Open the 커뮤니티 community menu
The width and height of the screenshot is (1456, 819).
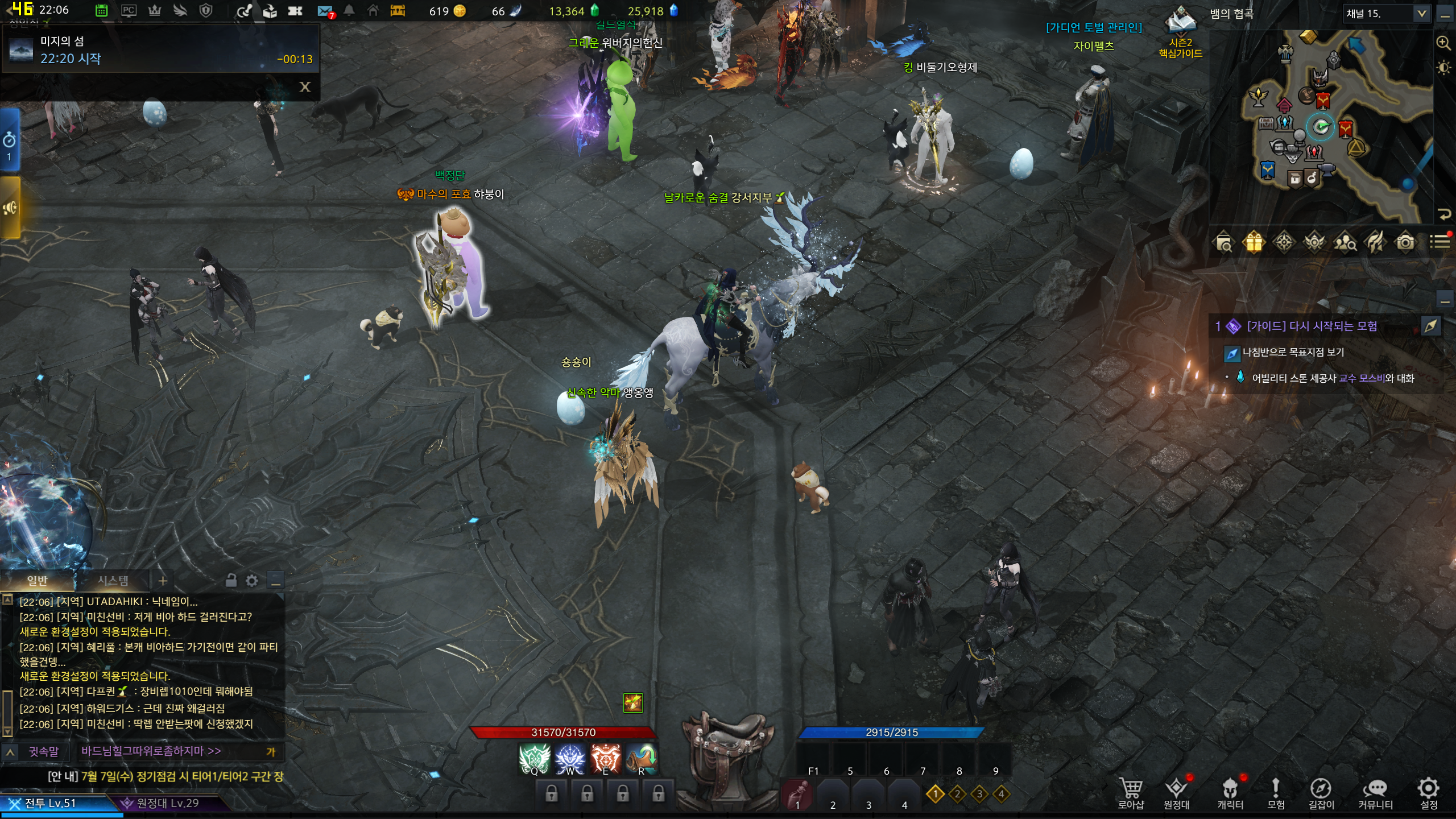1375,792
